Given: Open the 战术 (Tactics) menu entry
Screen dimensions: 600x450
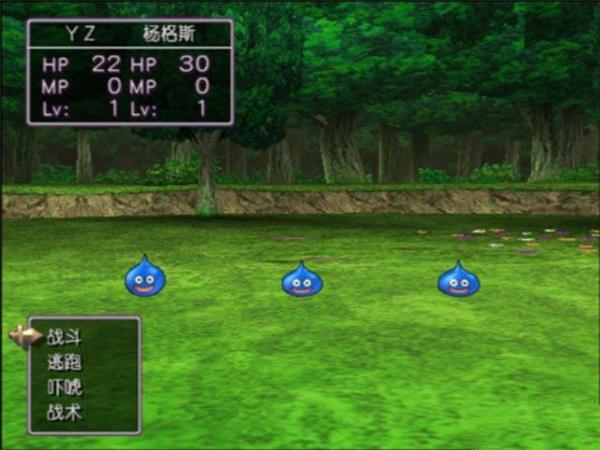Looking at the screenshot, I should click(64, 410).
